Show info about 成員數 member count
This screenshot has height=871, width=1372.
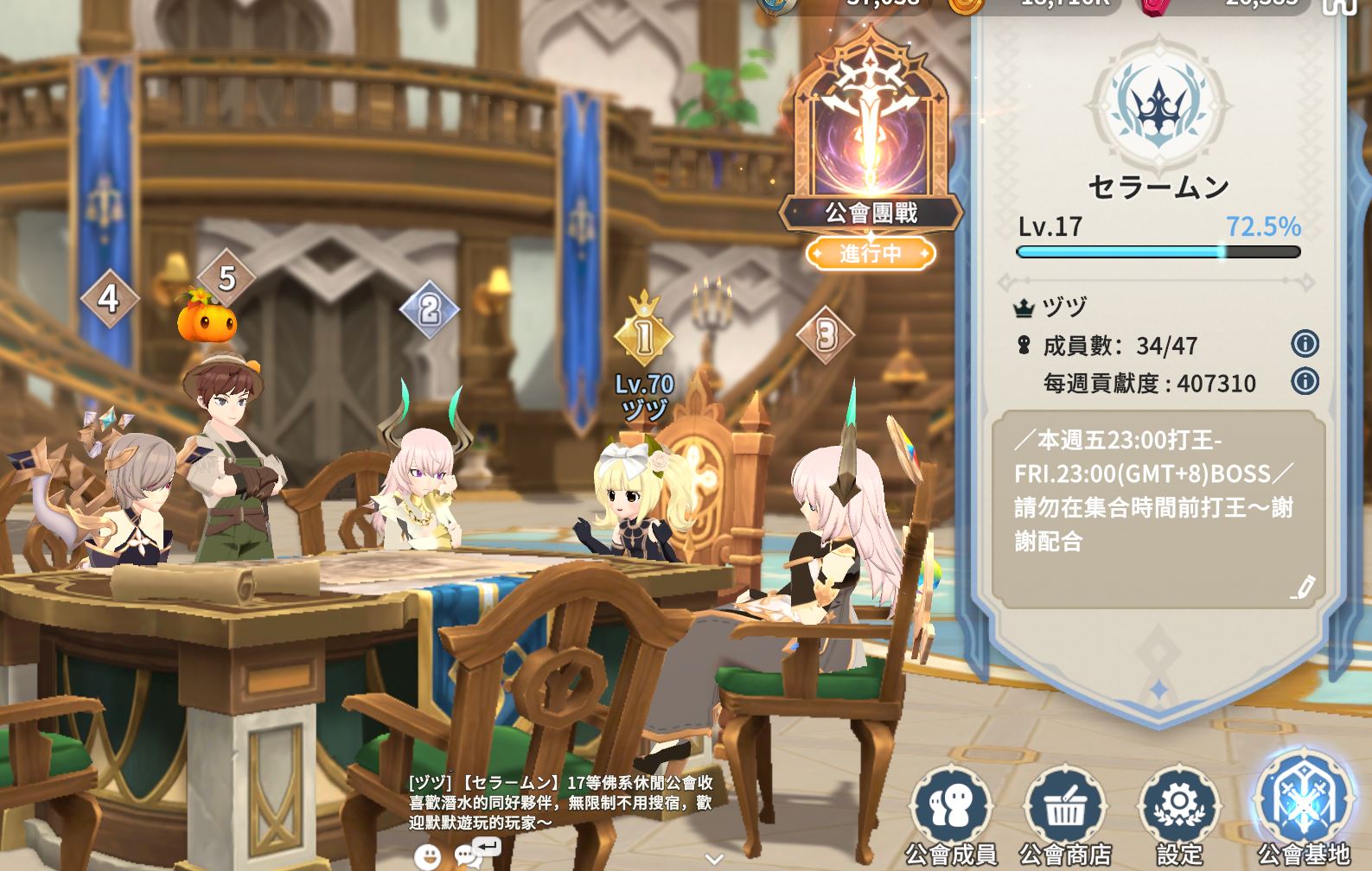pos(1305,344)
